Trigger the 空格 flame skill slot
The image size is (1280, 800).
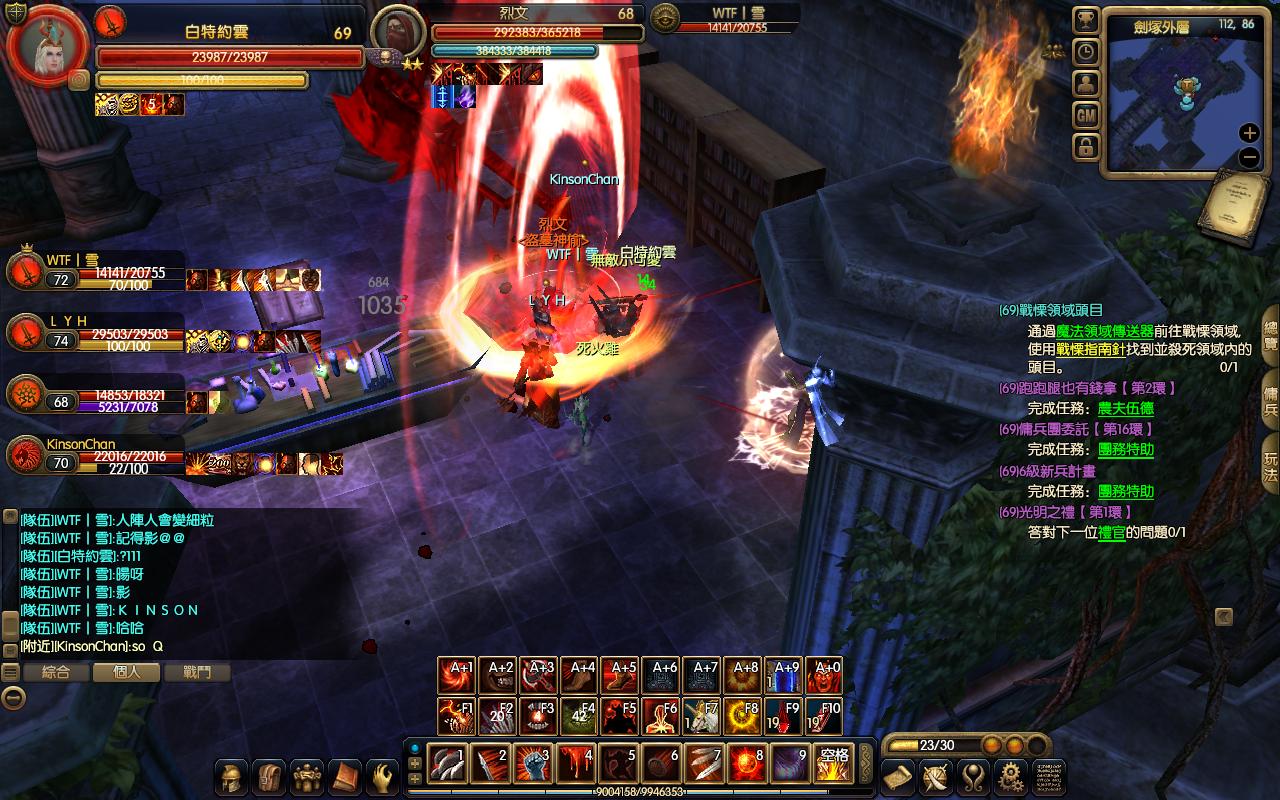833,765
